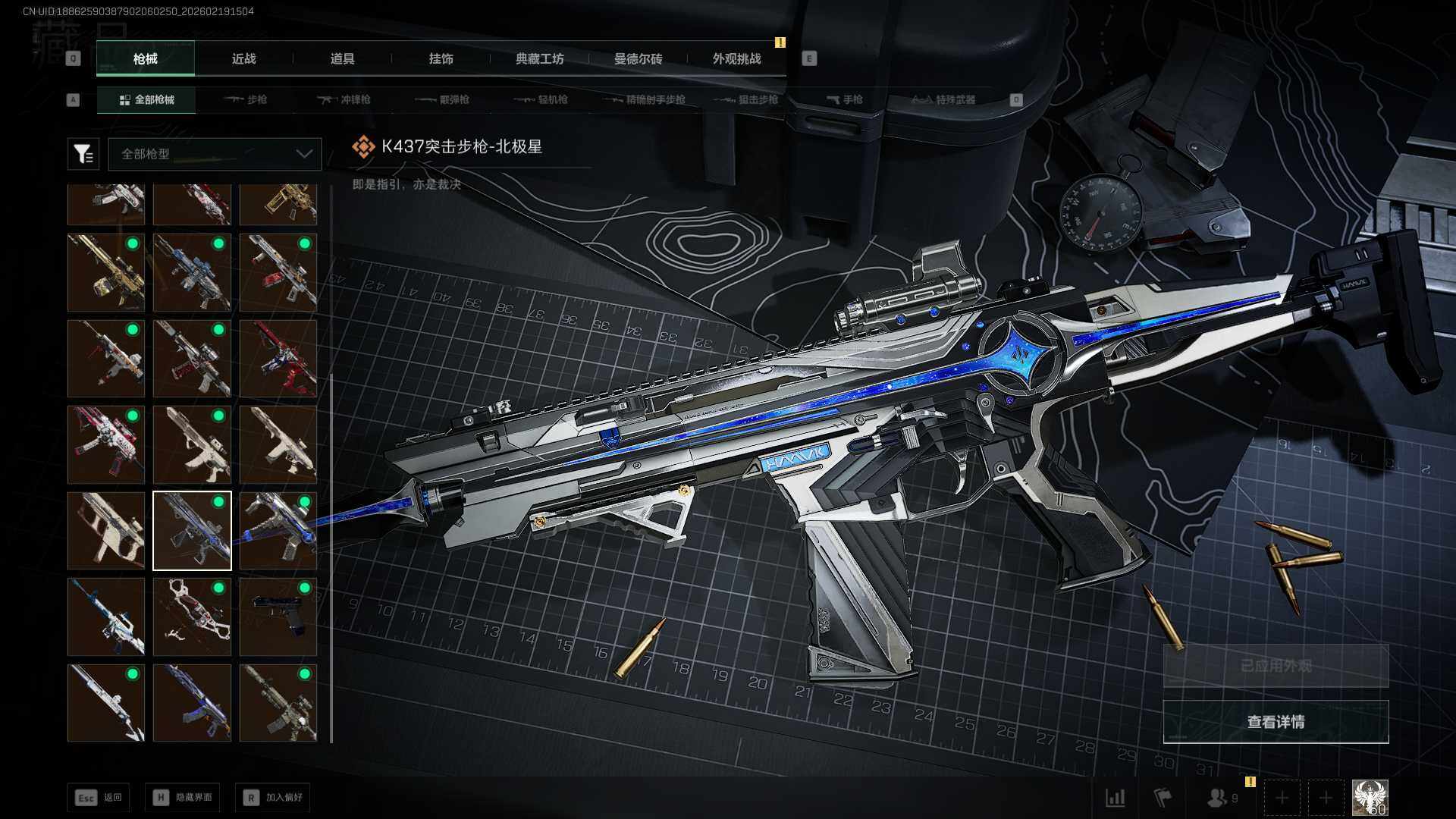Toggle 隐藏界面 to hide the interface
The height and width of the screenshot is (819, 1456).
pos(183,797)
